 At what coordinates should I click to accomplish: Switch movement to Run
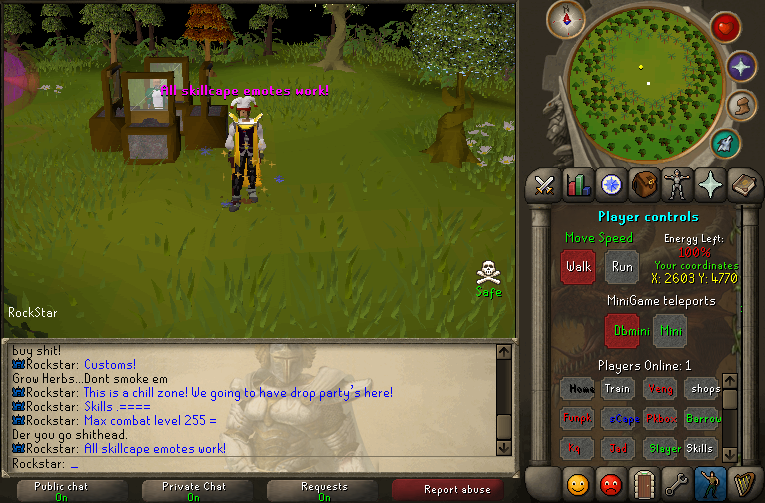tap(622, 267)
